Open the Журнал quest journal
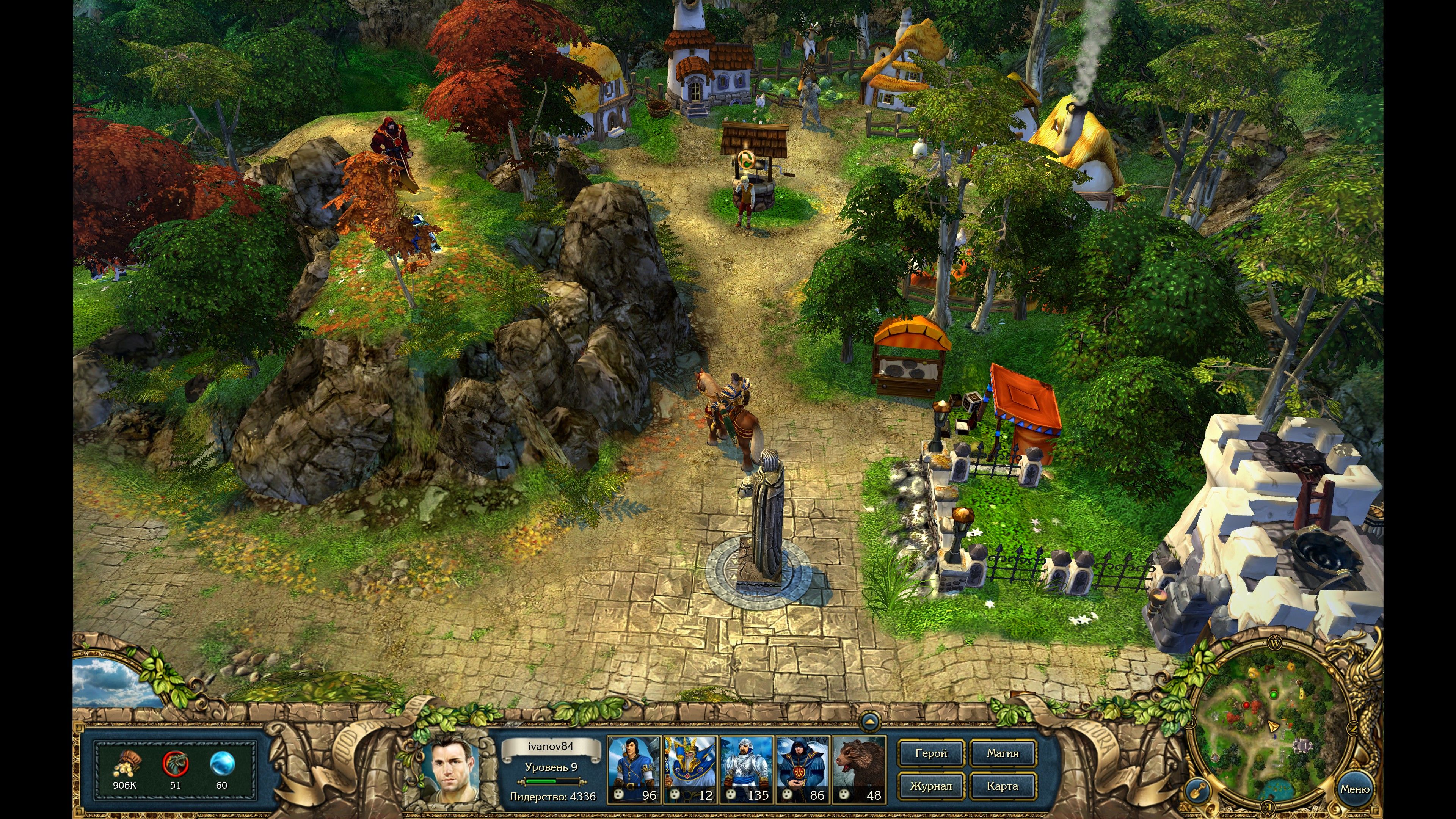The height and width of the screenshot is (819, 1456). coord(930,786)
